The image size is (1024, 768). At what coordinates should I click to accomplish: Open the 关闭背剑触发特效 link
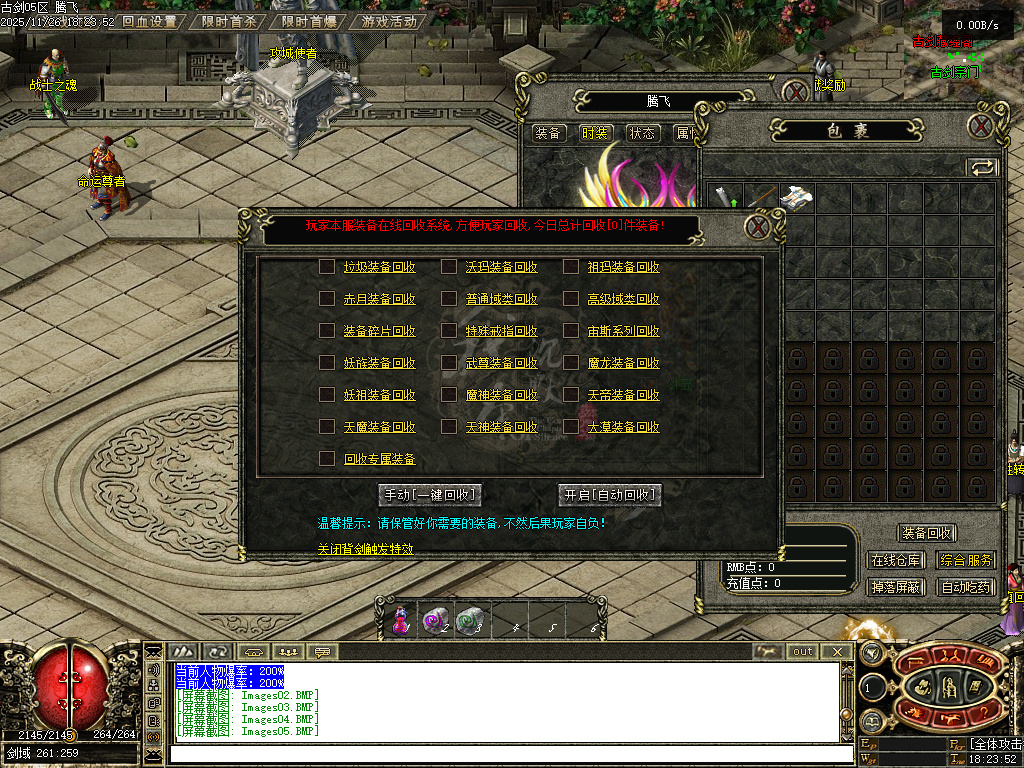click(x=365, y=549)
